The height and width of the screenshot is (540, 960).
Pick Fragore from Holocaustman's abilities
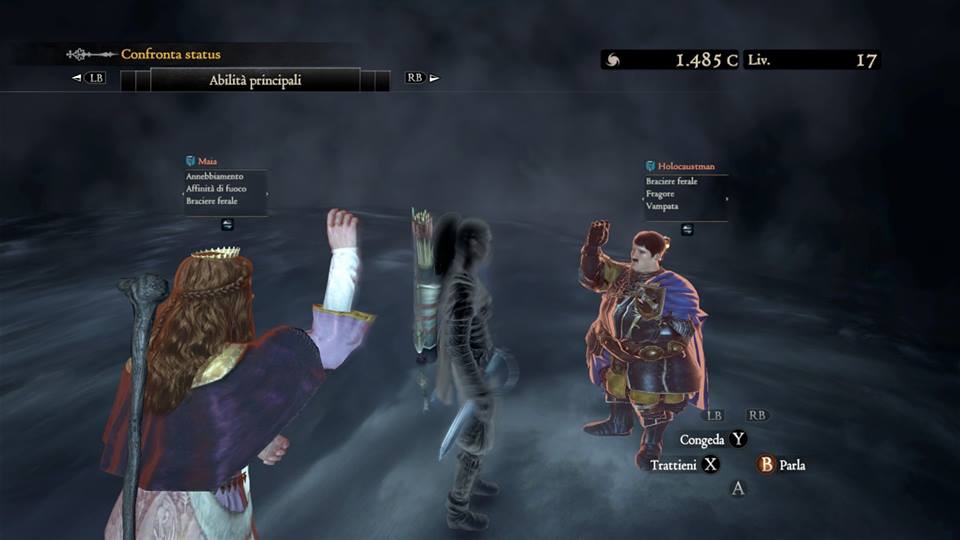tap(662, 193)
